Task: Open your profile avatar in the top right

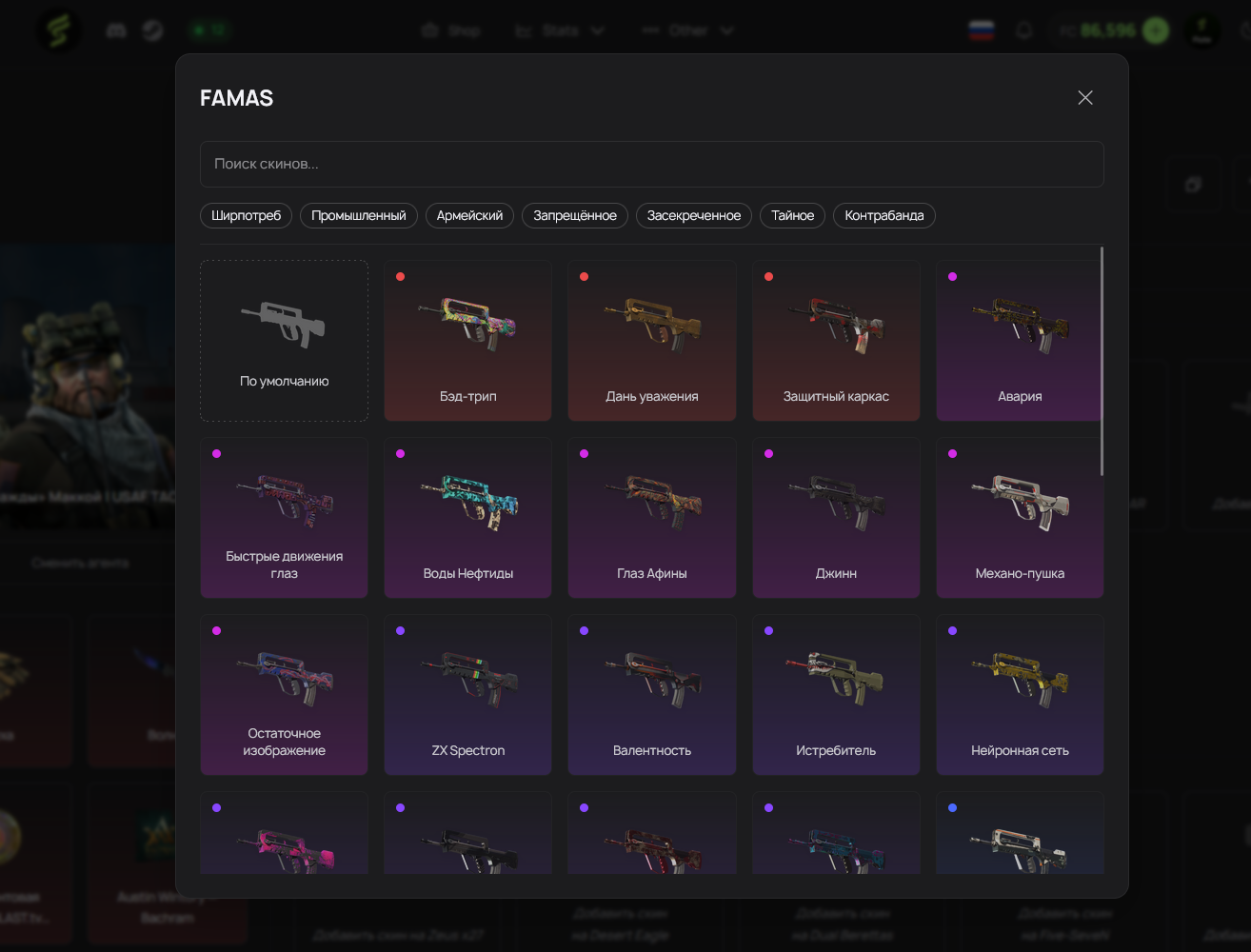Action: point(1201,30)
